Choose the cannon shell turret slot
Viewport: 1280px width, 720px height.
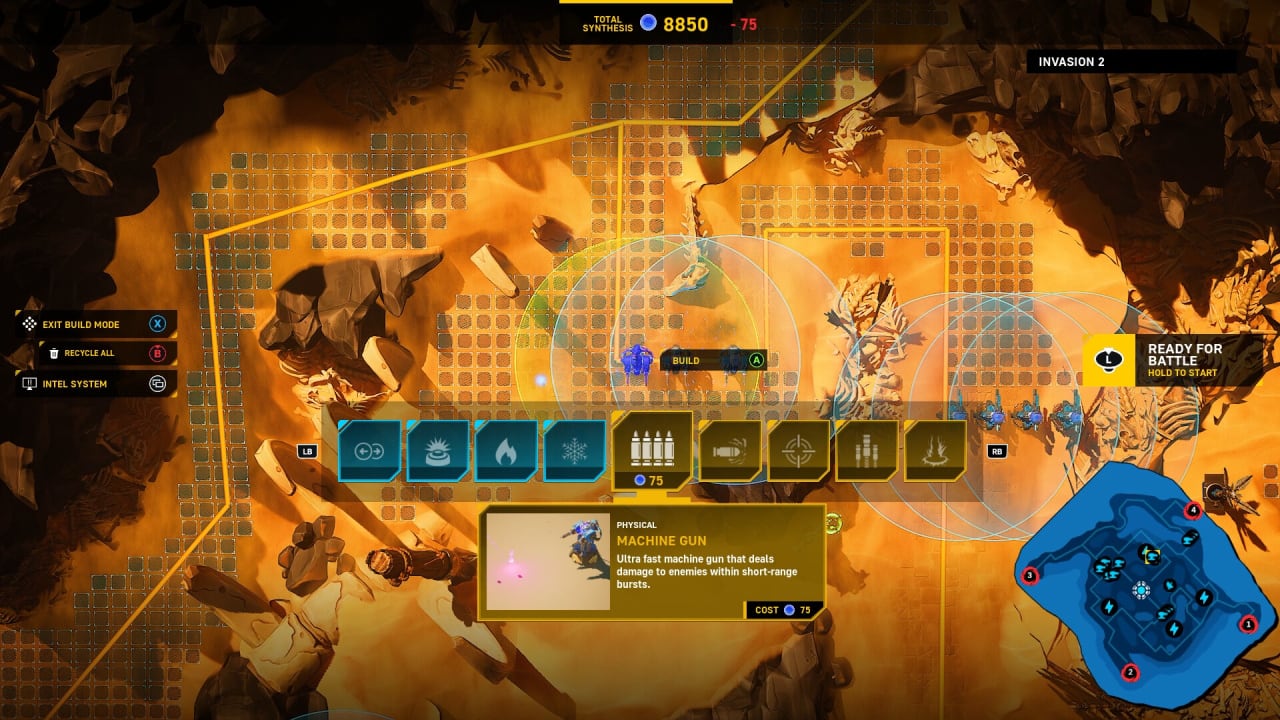(730, 450)
